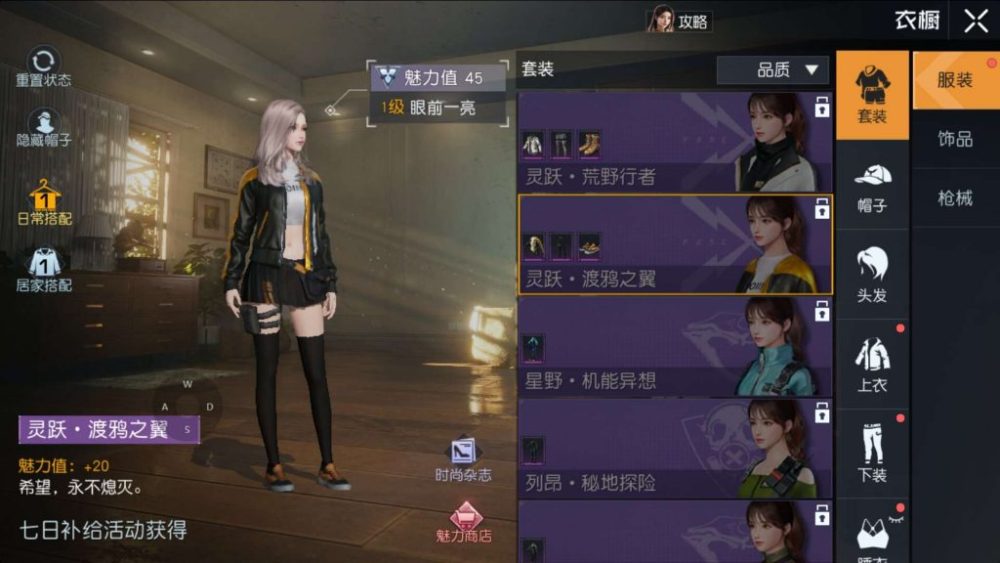Open the 时尚杂志 fashion magazine

click(463, 460)
